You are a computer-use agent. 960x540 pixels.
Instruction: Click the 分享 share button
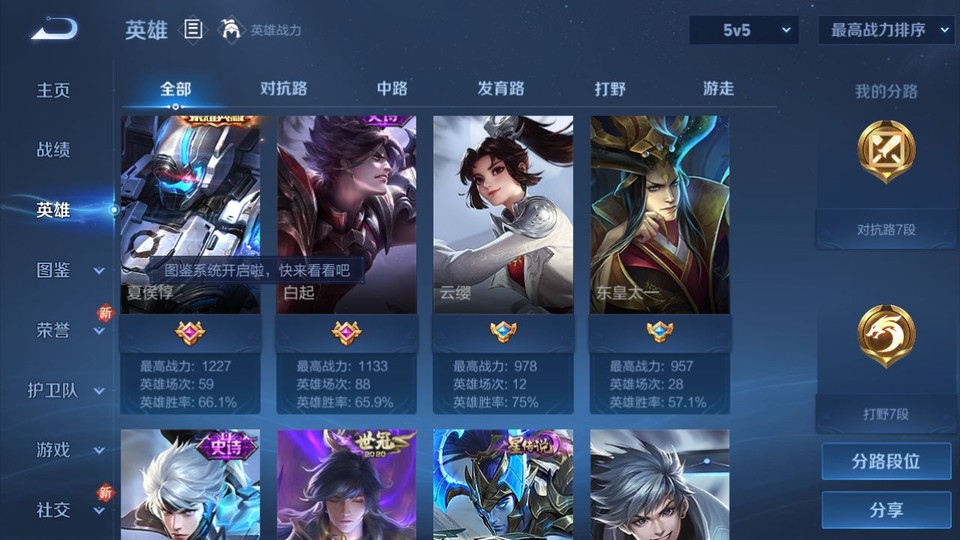tap(886, 510)
